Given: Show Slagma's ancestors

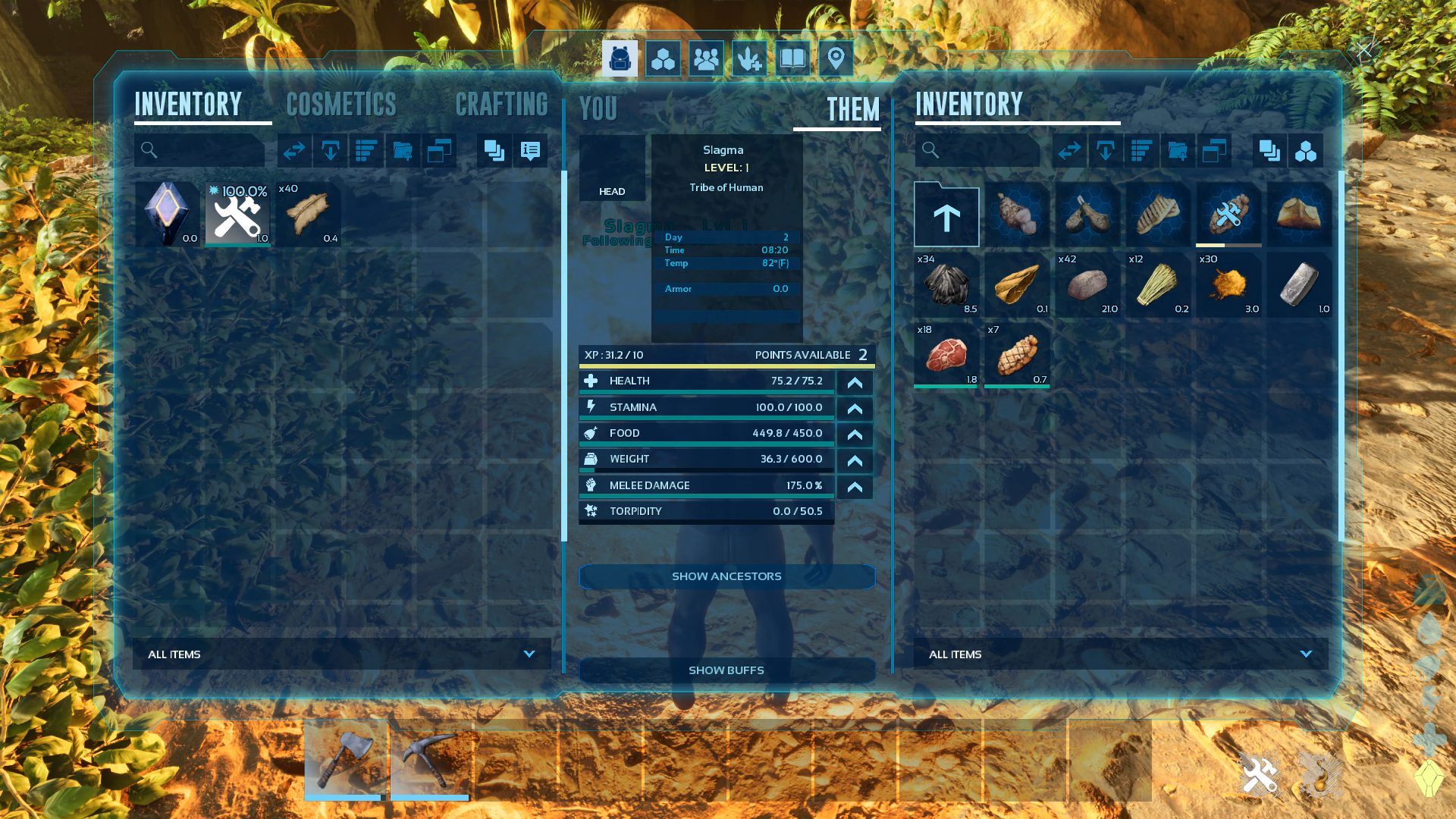Looking at the screenshot, I should pyautogui.click(x=726, y=576).
